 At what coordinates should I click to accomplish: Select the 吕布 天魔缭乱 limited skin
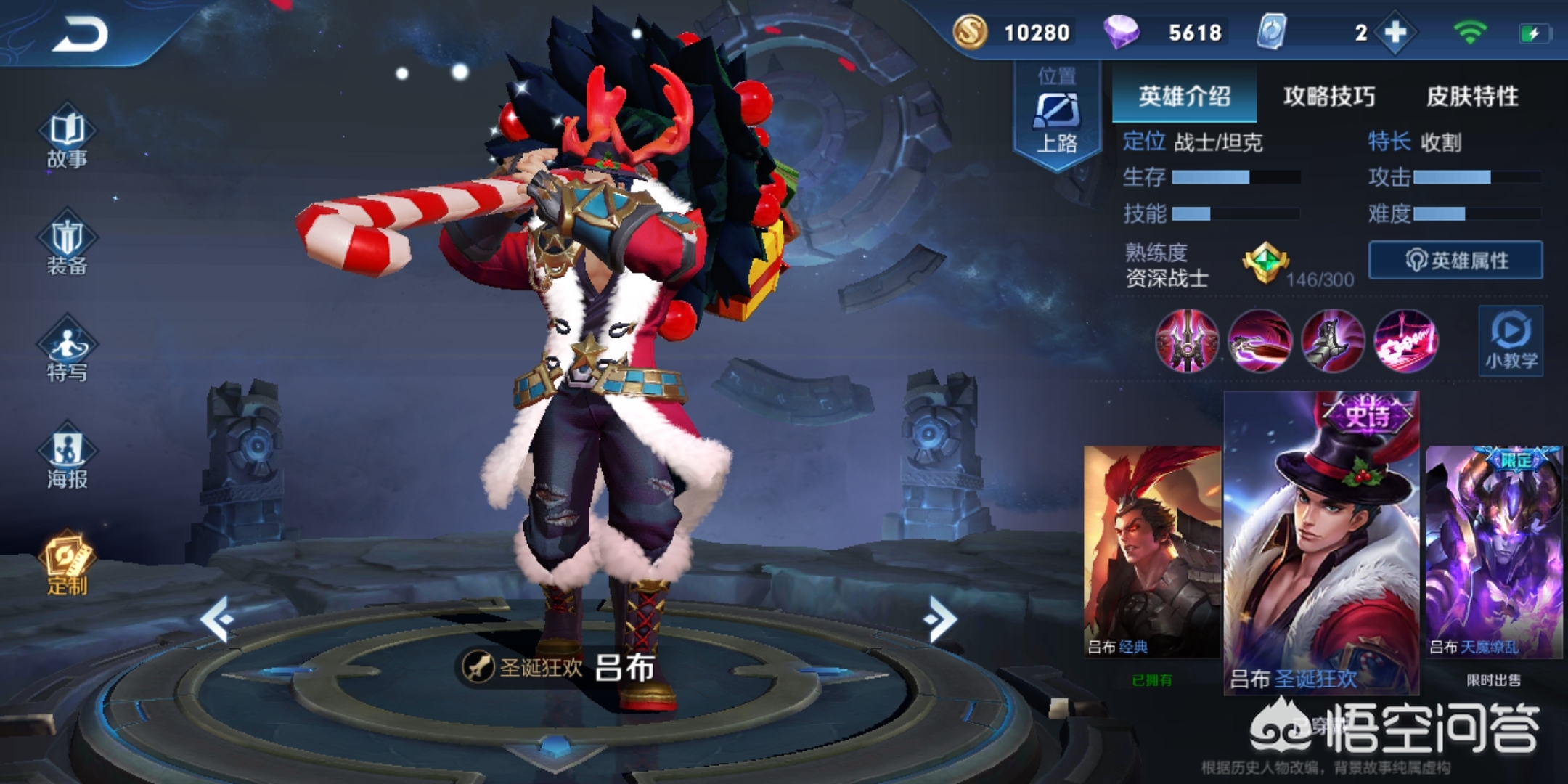(x=1493, y=552)
